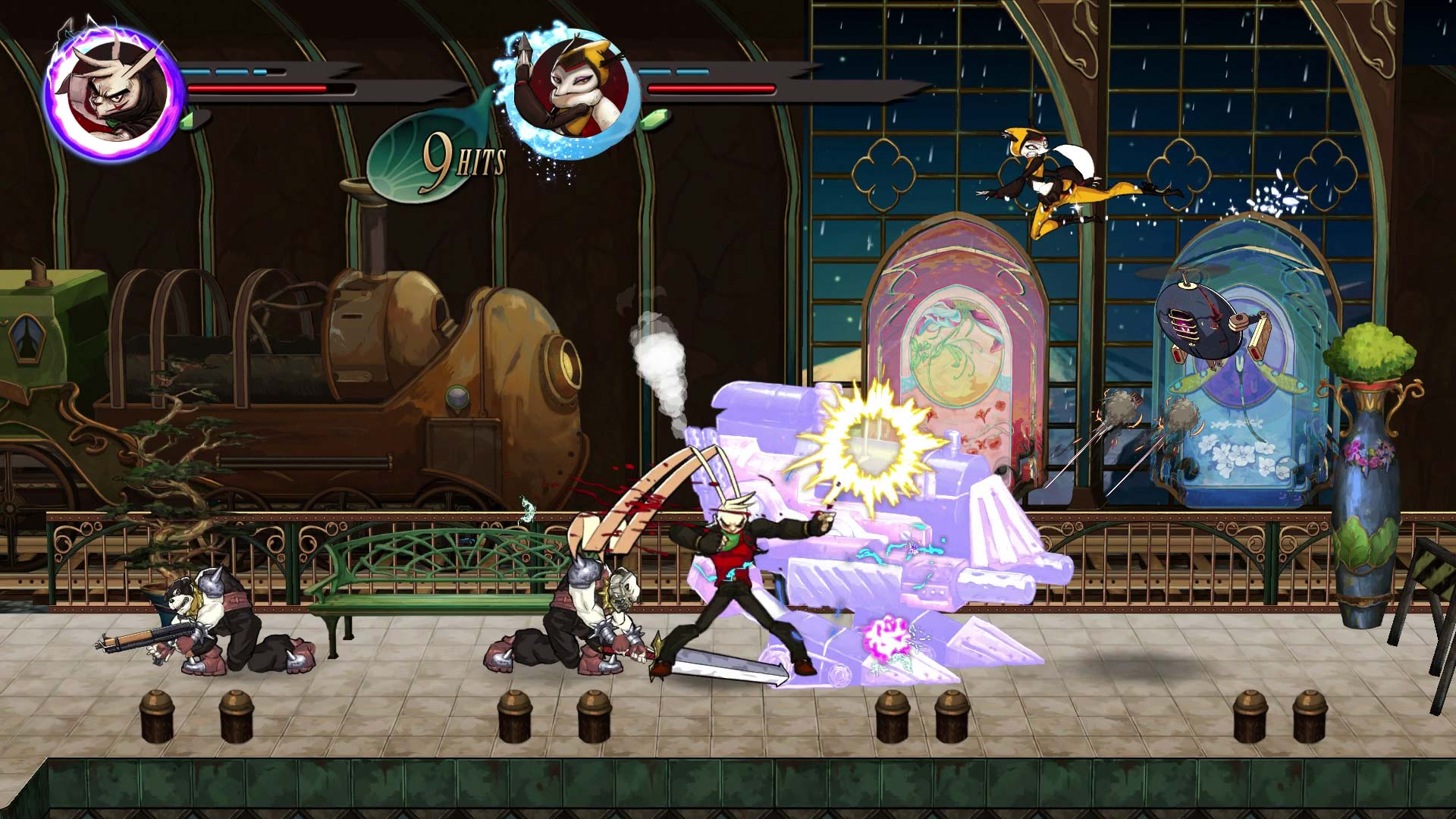Click the green gem near Fidget's portrait
Image resolution: width=1456 pixels, height=819 pixels.
[x=653, y=121]
